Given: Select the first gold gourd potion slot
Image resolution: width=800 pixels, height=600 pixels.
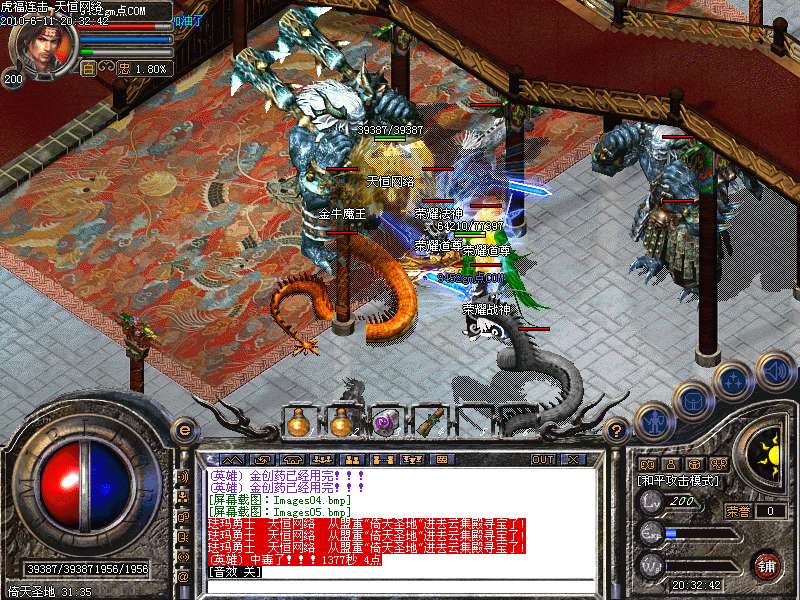Looking at the screenshot, I should [297, 424].
